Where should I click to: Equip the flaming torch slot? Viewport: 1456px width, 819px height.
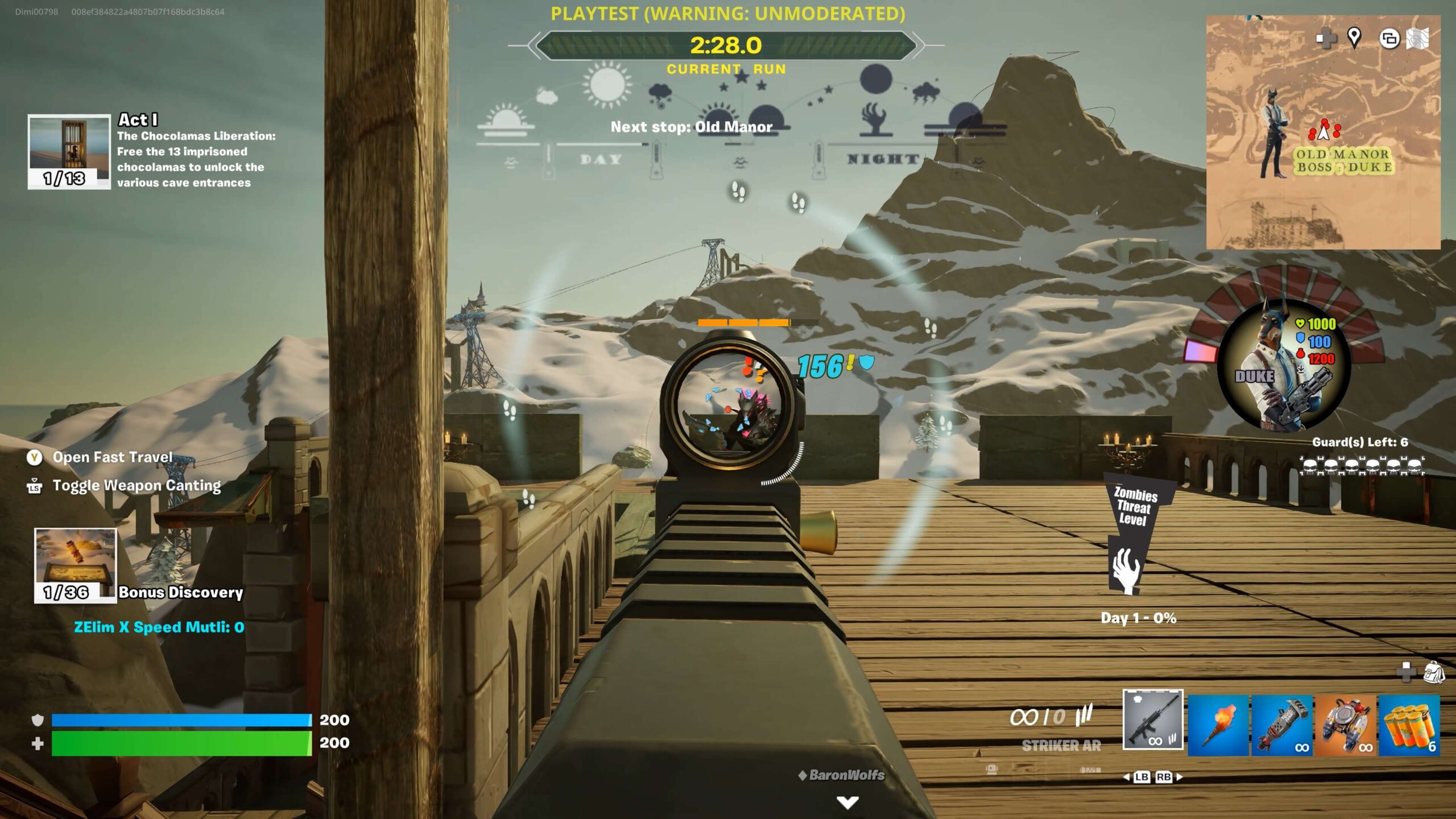(x=1218, y=725)
